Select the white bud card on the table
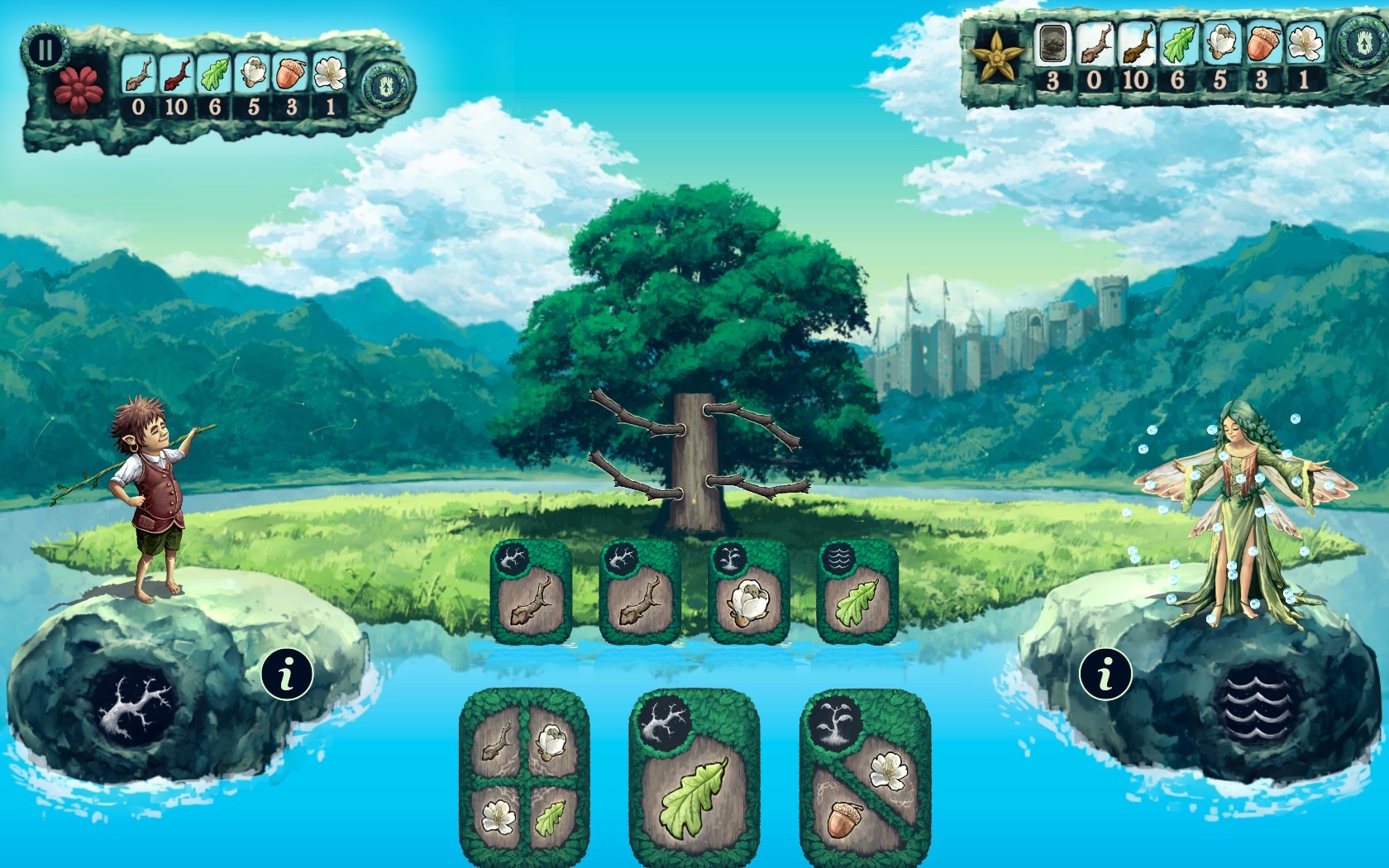The height and width of the screenshot is (868, 1389). tap(748, 593)
